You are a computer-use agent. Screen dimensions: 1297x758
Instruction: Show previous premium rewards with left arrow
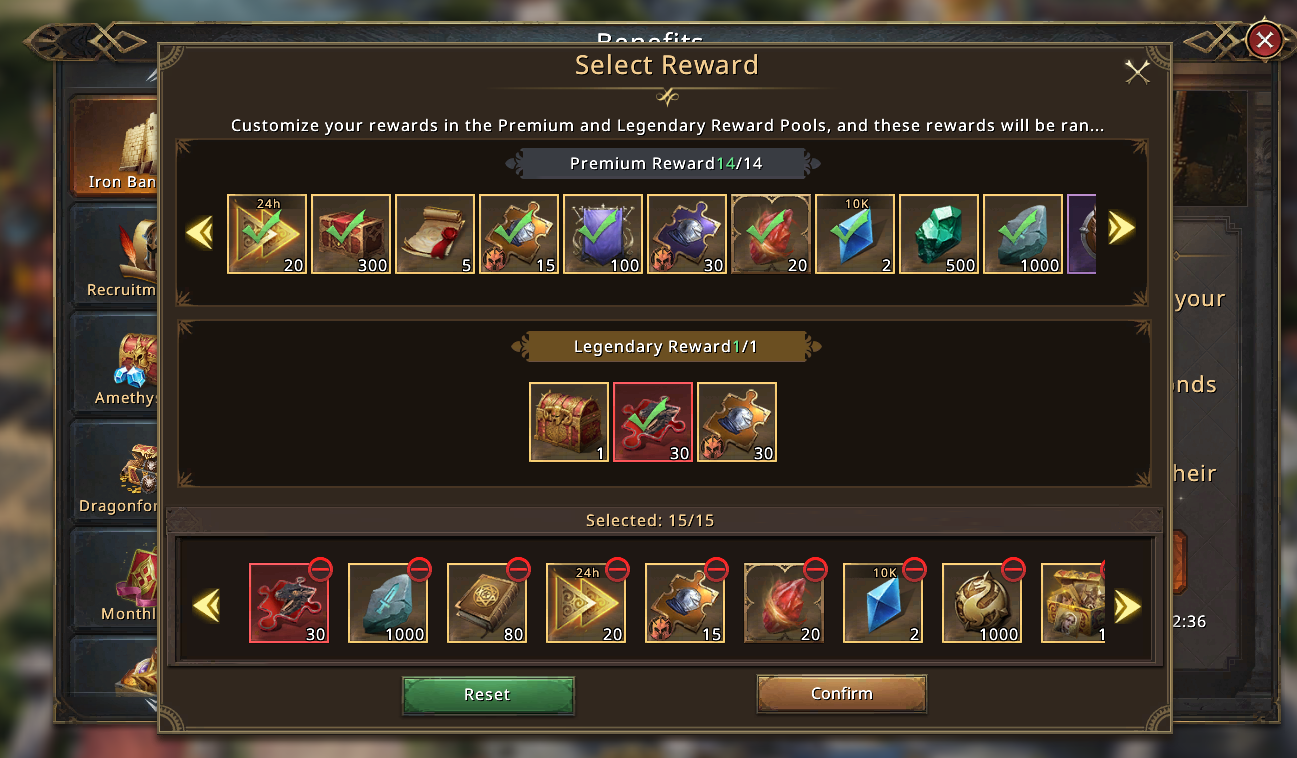[200, 233]
